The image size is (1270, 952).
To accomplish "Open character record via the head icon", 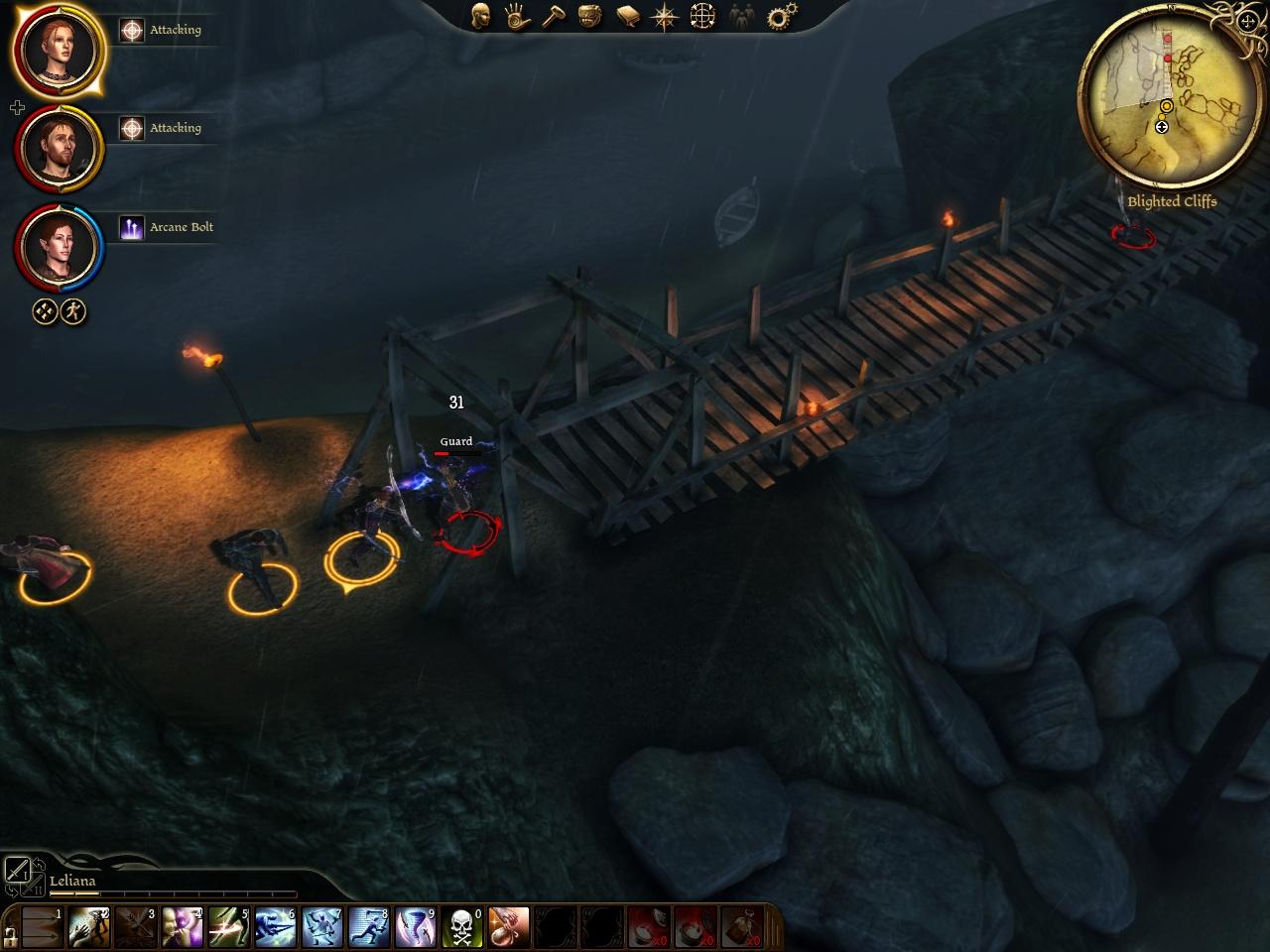I will (x=480, y=16).
